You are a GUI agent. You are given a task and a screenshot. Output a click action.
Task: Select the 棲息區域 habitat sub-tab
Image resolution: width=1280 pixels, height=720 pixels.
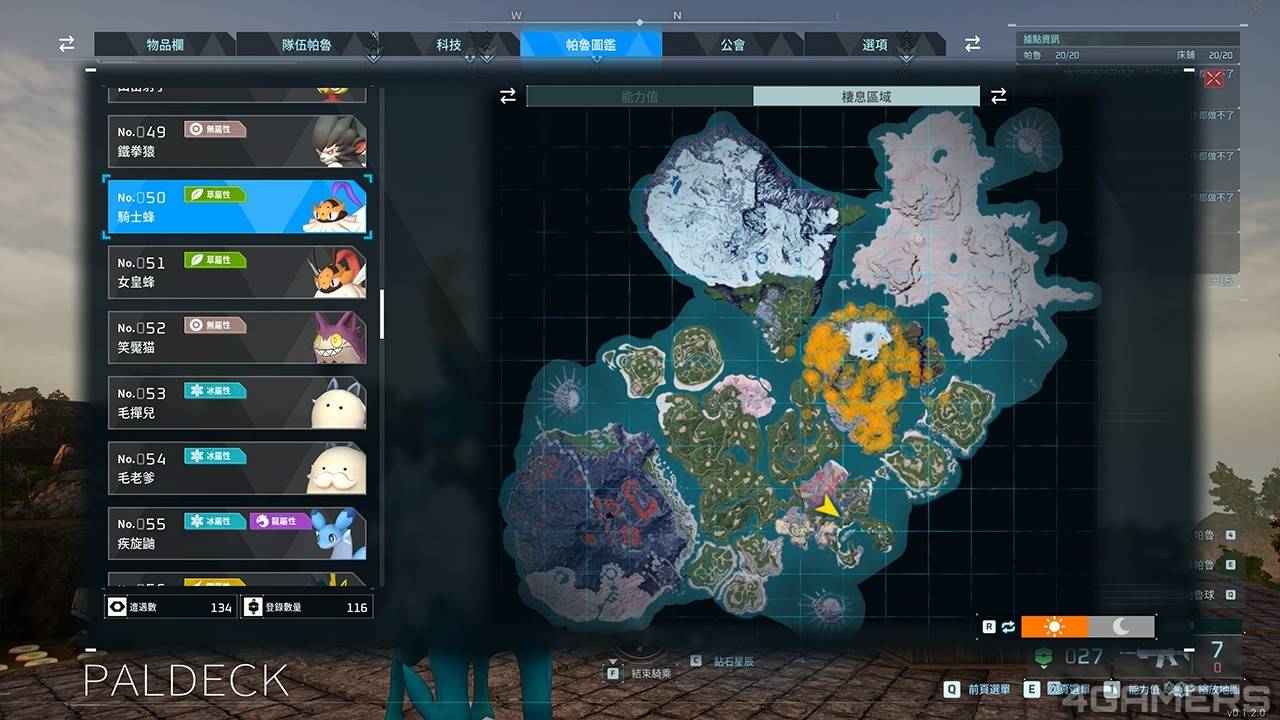(866, 97)
